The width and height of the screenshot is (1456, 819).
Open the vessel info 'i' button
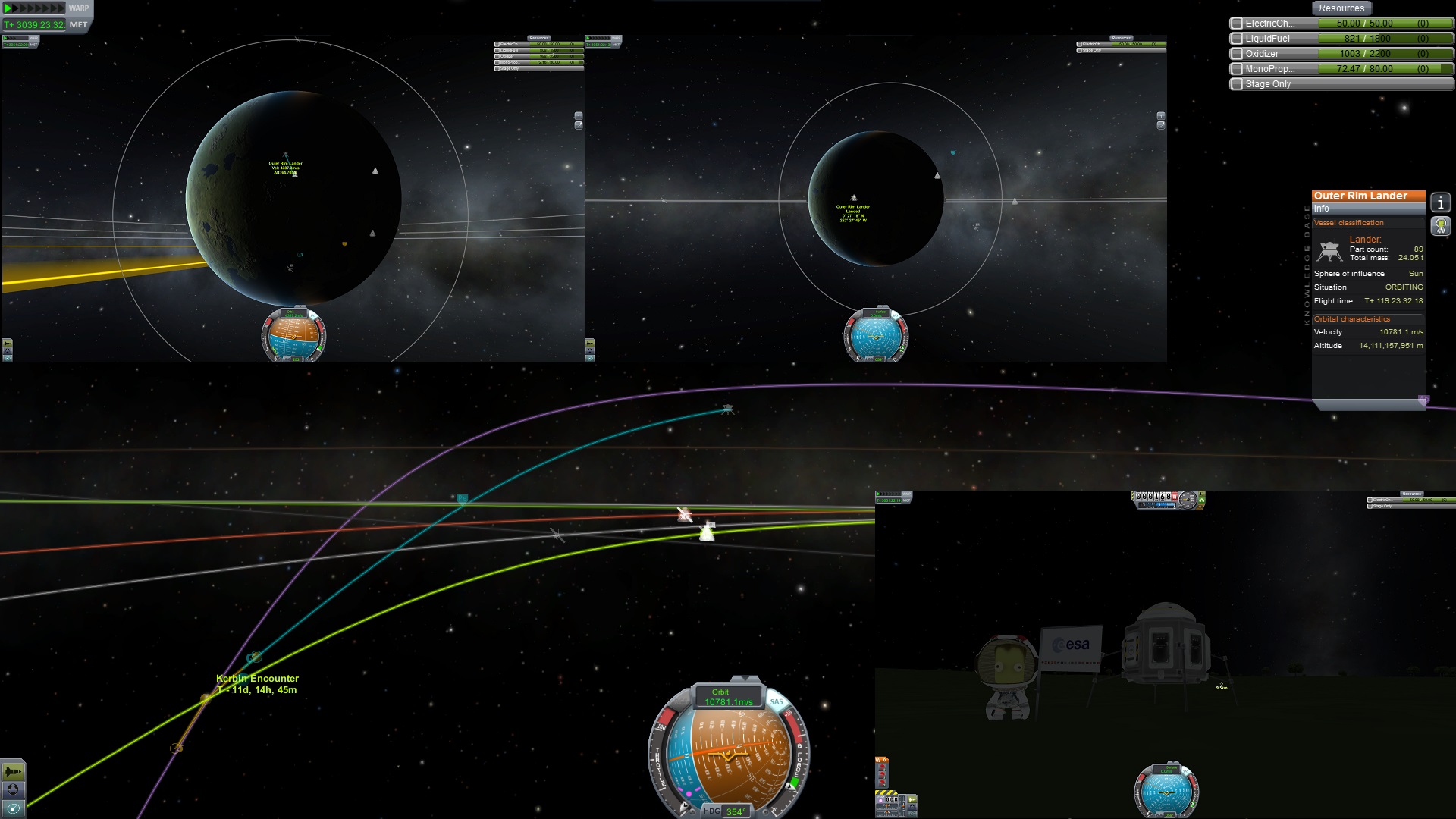pos(1440,202)
